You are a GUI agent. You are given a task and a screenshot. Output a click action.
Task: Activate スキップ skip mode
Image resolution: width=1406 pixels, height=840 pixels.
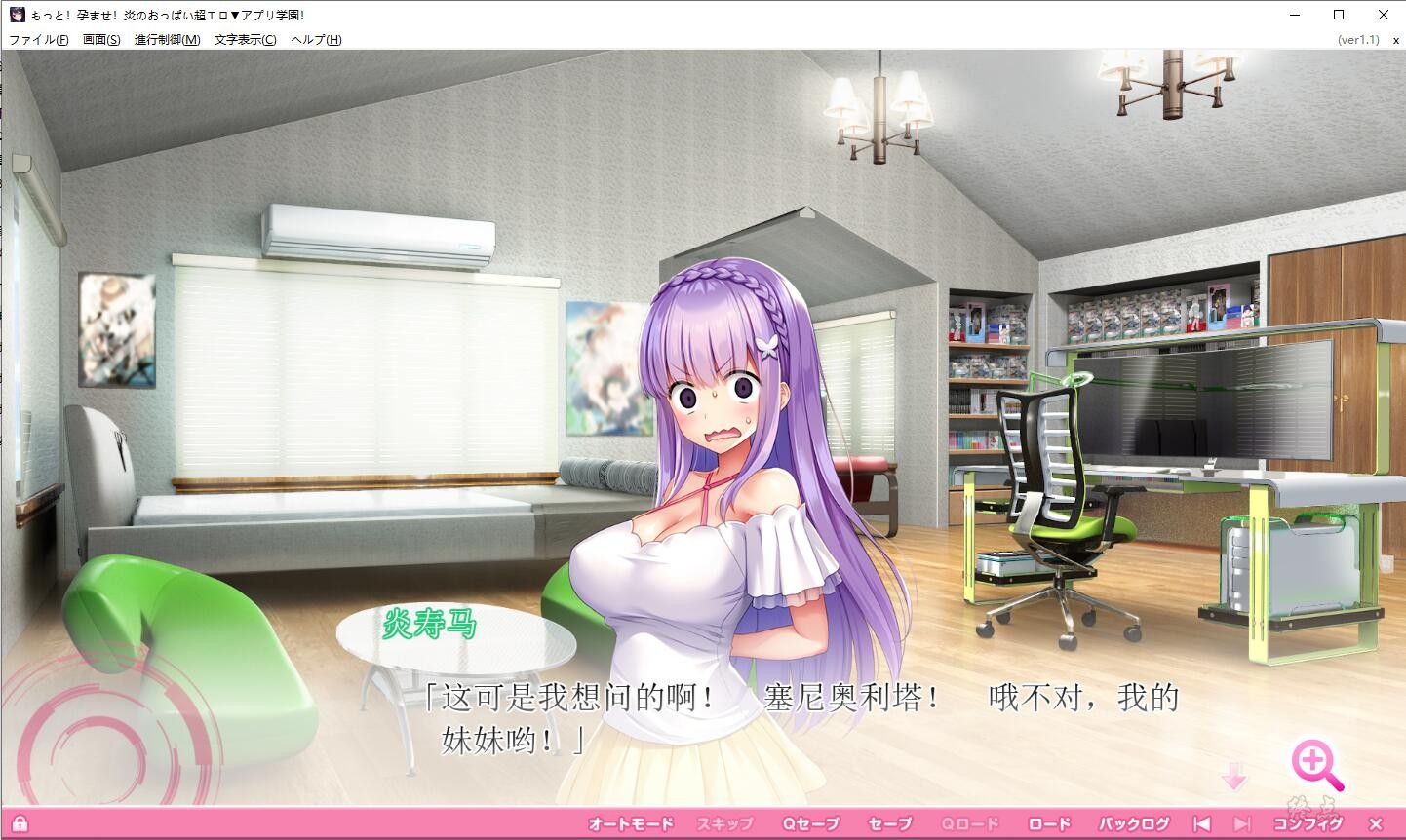[x=724, y=823]
